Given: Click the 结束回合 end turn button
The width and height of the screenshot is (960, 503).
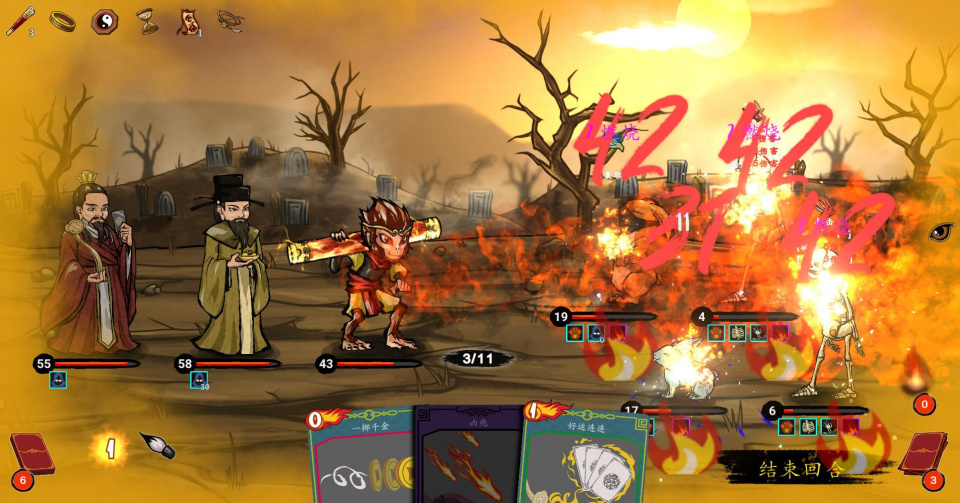Looking at the screenshot, I should click(x=802, y=467).
